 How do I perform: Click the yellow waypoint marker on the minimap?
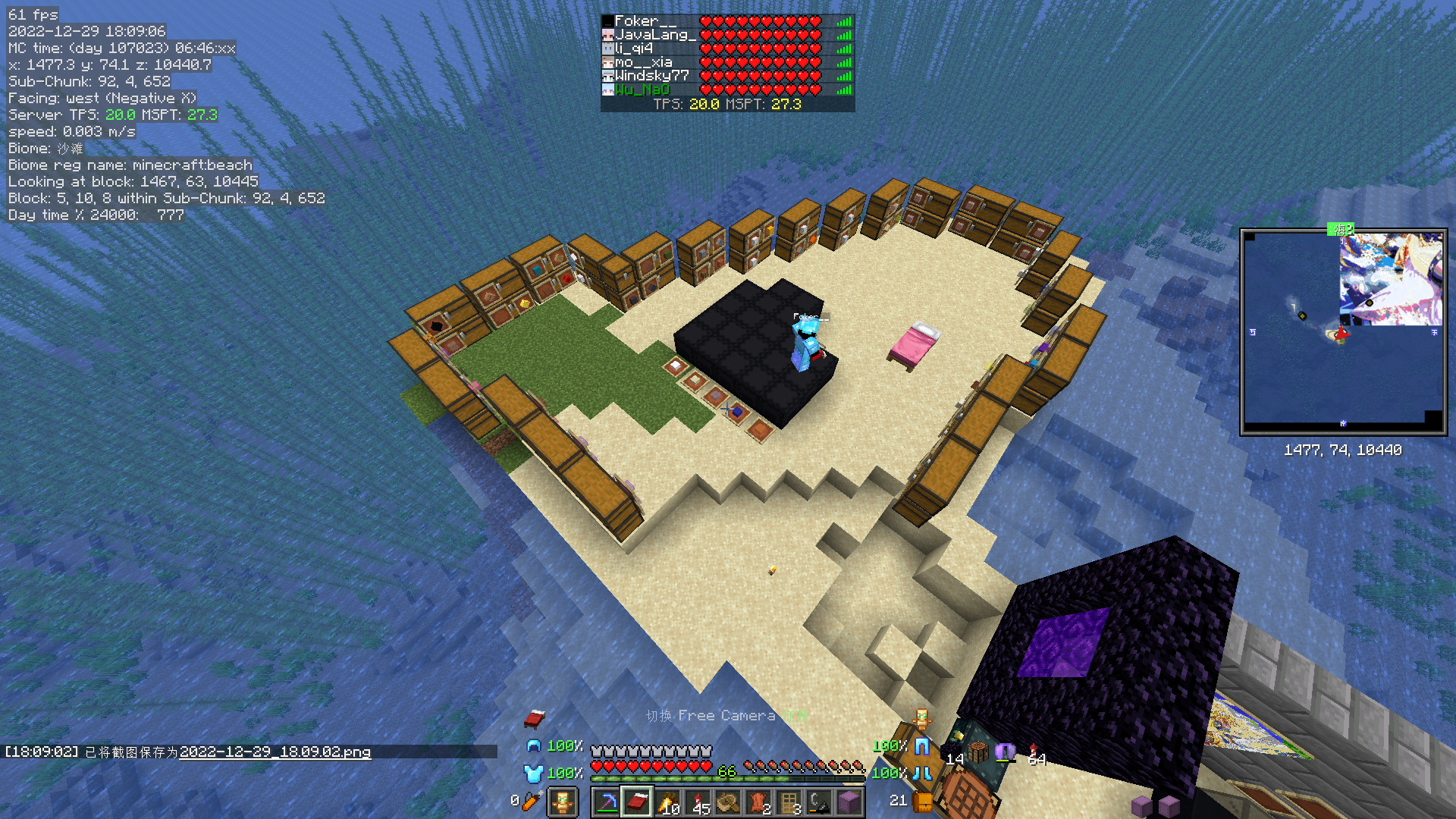pos(1302,315)
